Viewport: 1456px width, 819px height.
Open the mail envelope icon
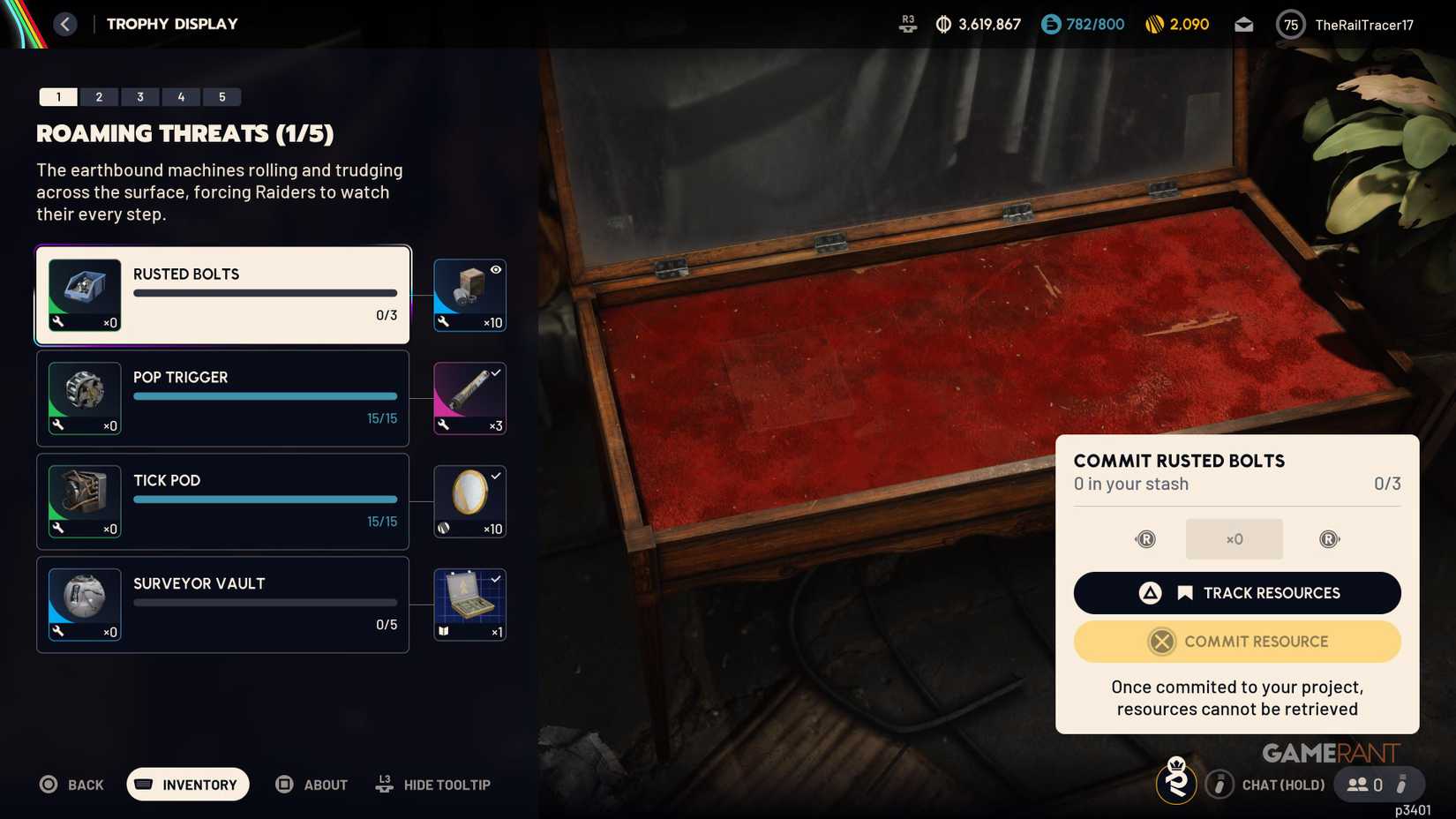[x=1244, y=24]
